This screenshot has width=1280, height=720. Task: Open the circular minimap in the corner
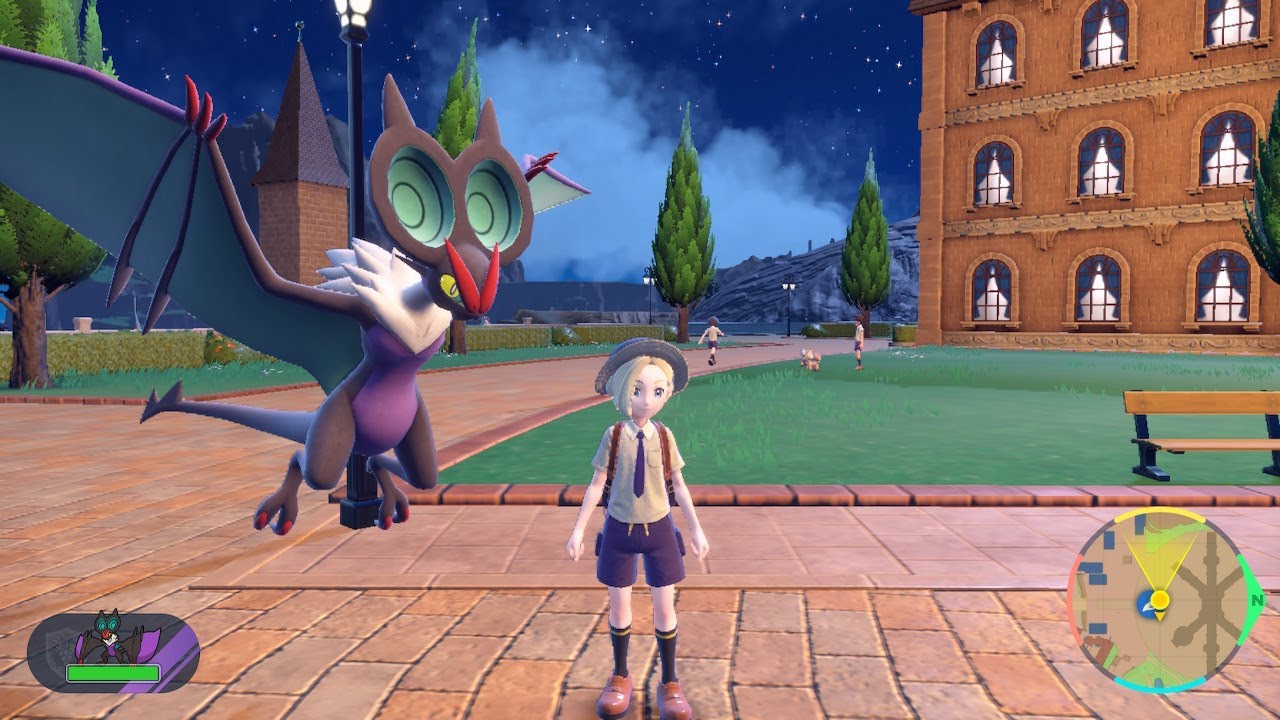pyautogui.click(x=1160, y=600)
